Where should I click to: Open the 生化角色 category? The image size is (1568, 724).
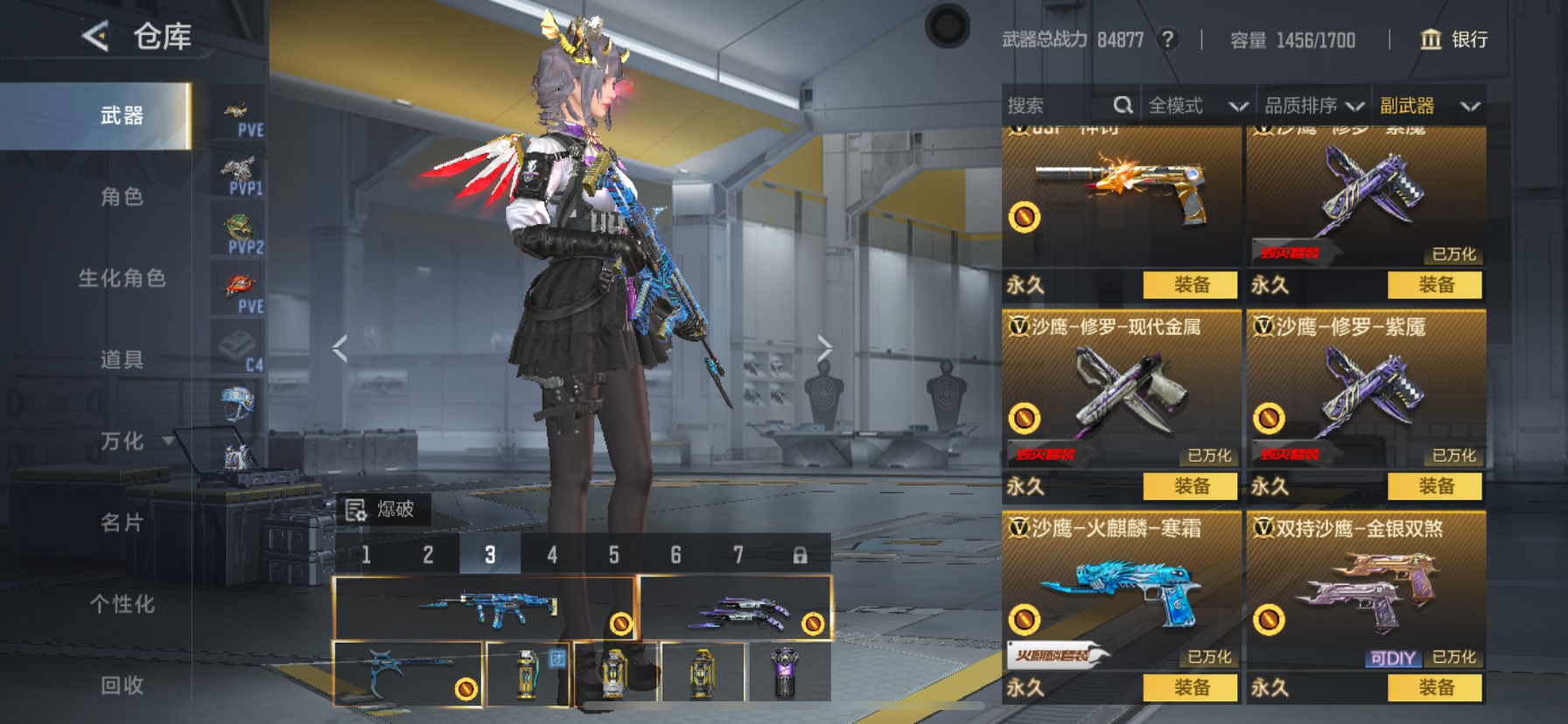coord(122,278)
